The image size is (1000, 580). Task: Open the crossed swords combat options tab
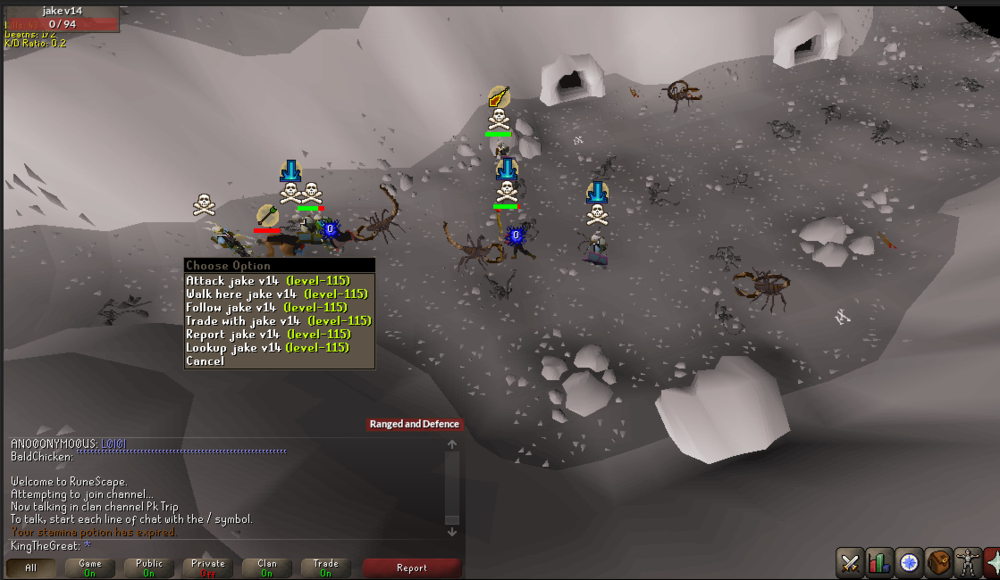point(850,562)
